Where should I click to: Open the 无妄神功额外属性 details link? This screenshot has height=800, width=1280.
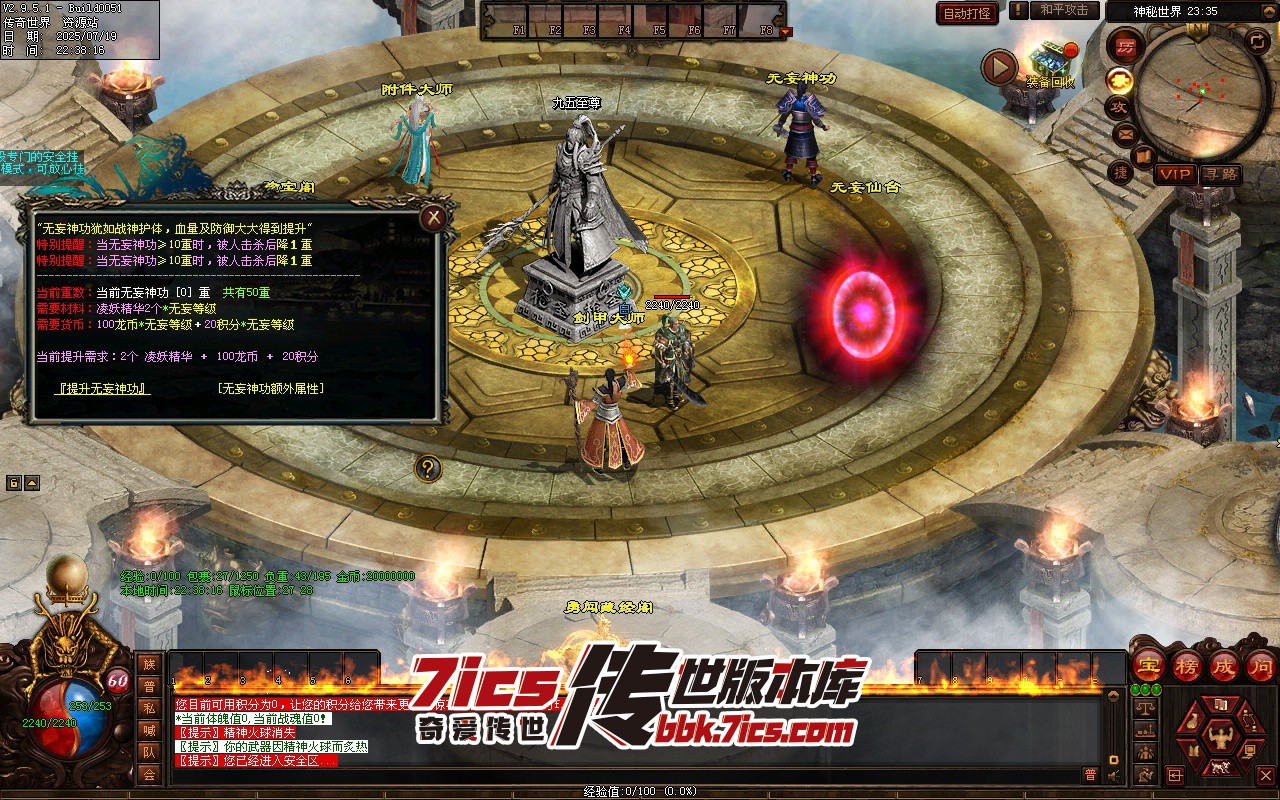point(270,388)
